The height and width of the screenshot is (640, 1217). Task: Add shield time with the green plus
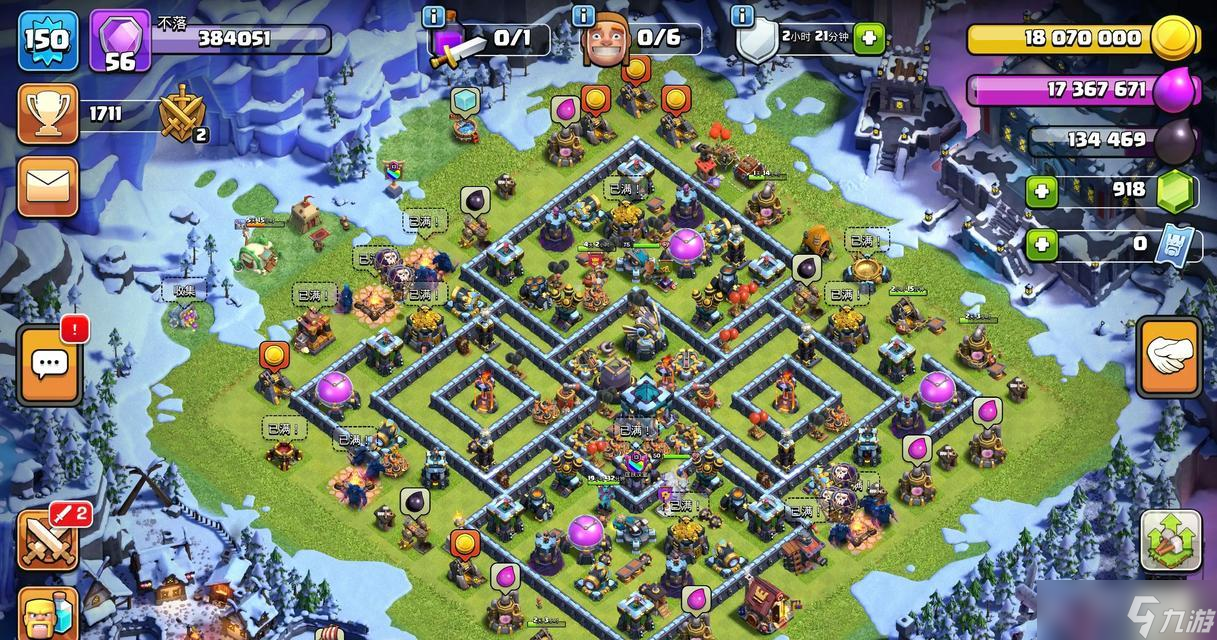pyautogui.click(x=868, y=39)
